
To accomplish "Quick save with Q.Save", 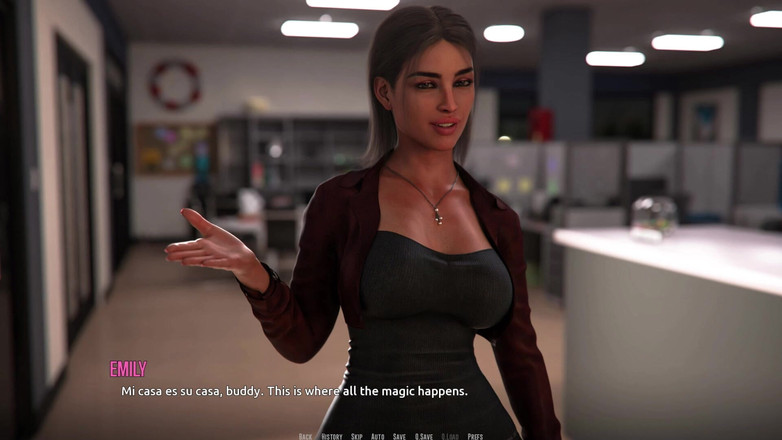I will click(x=424, y=436).
